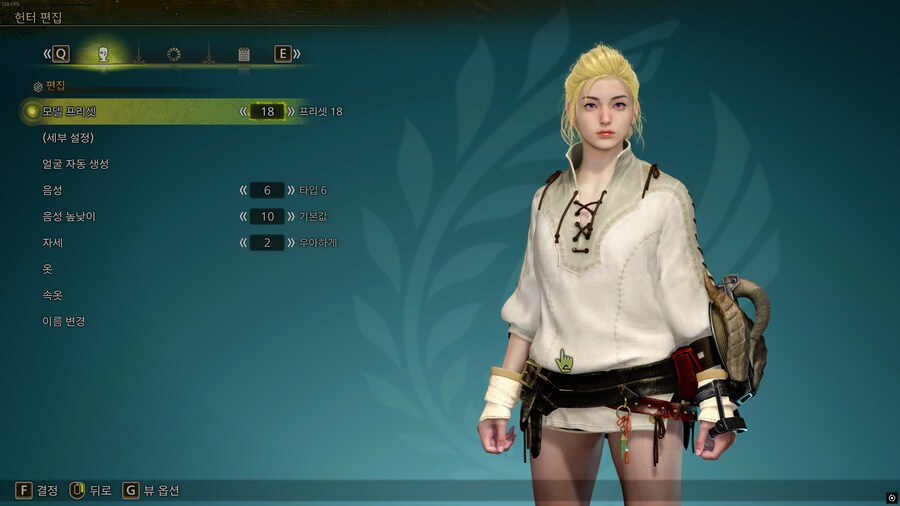Image resolution: width=900 pixels, height=506 pixels.
Task: Choose 얼굴 자동 생성 face auto-generation
Action: 75,163
